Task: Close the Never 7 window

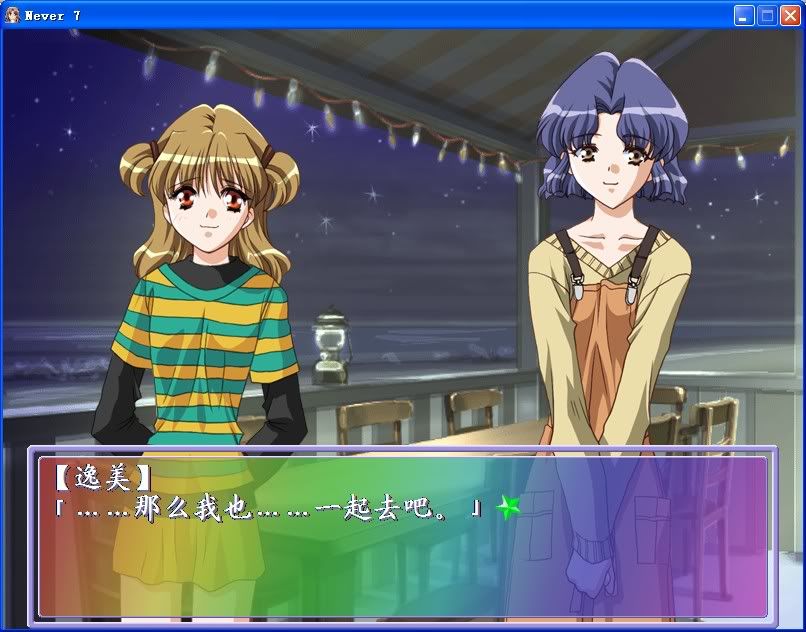Action: (790, 15)
